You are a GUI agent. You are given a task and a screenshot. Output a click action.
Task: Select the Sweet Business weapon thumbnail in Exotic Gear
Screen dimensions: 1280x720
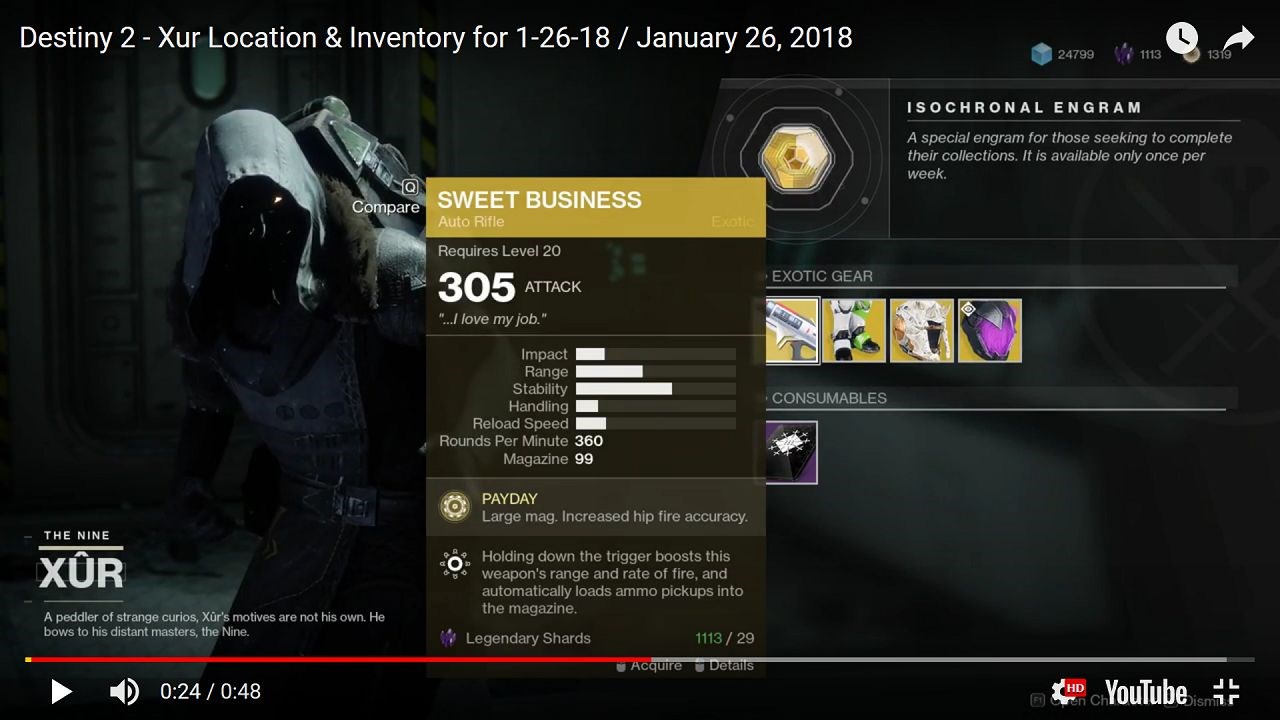(x=791, y=330)
